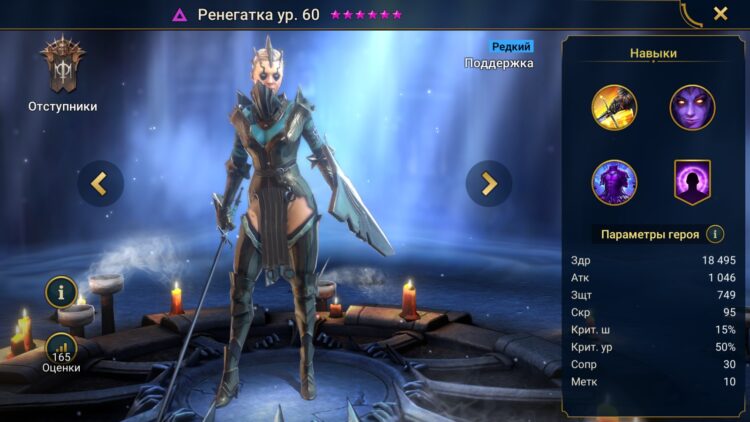Viewport: 750px width, 422px height.
Task: Open the info icon beside Параметры героя
Action: click(x=715, y=234)
